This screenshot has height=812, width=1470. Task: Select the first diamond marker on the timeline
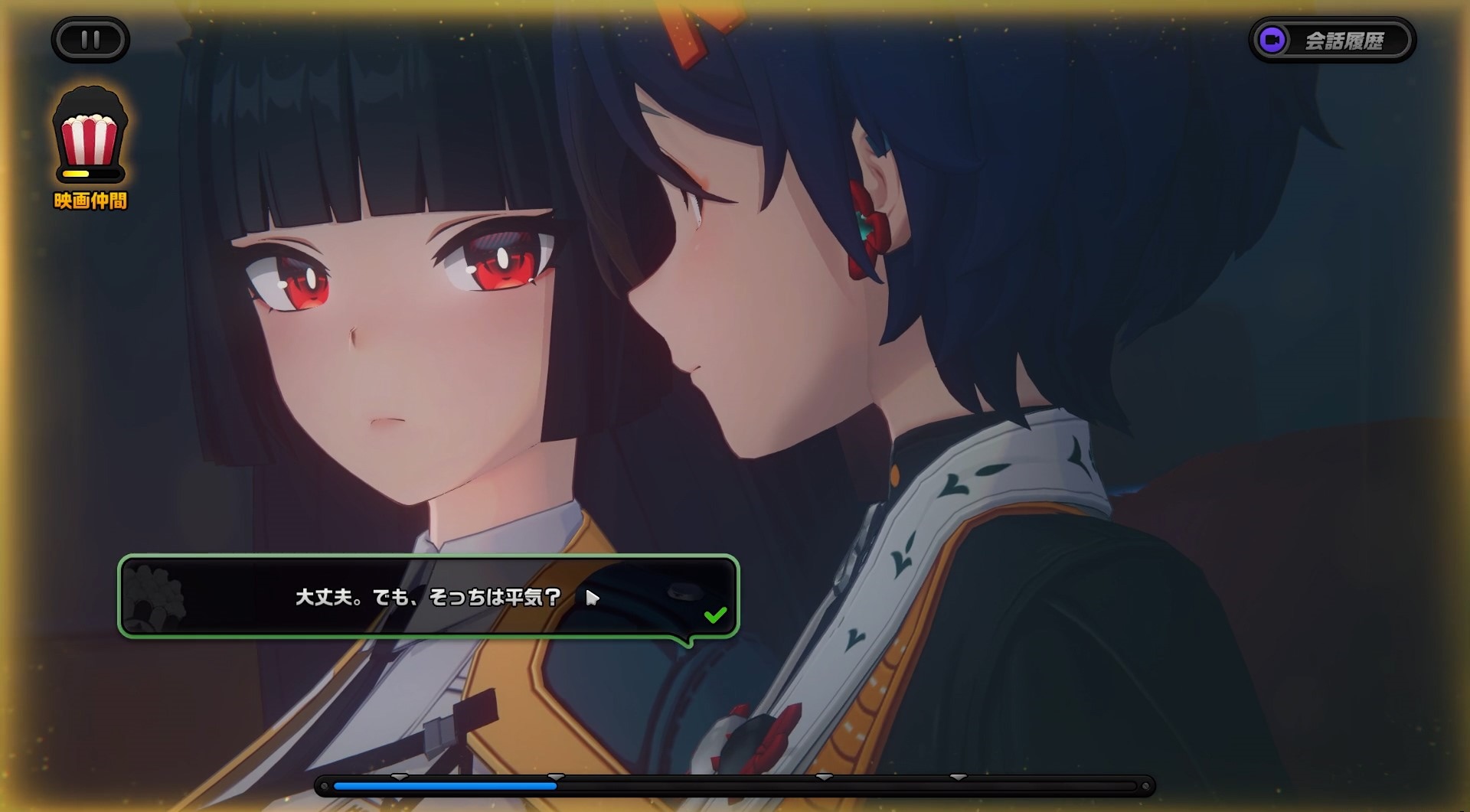(398, 776)
